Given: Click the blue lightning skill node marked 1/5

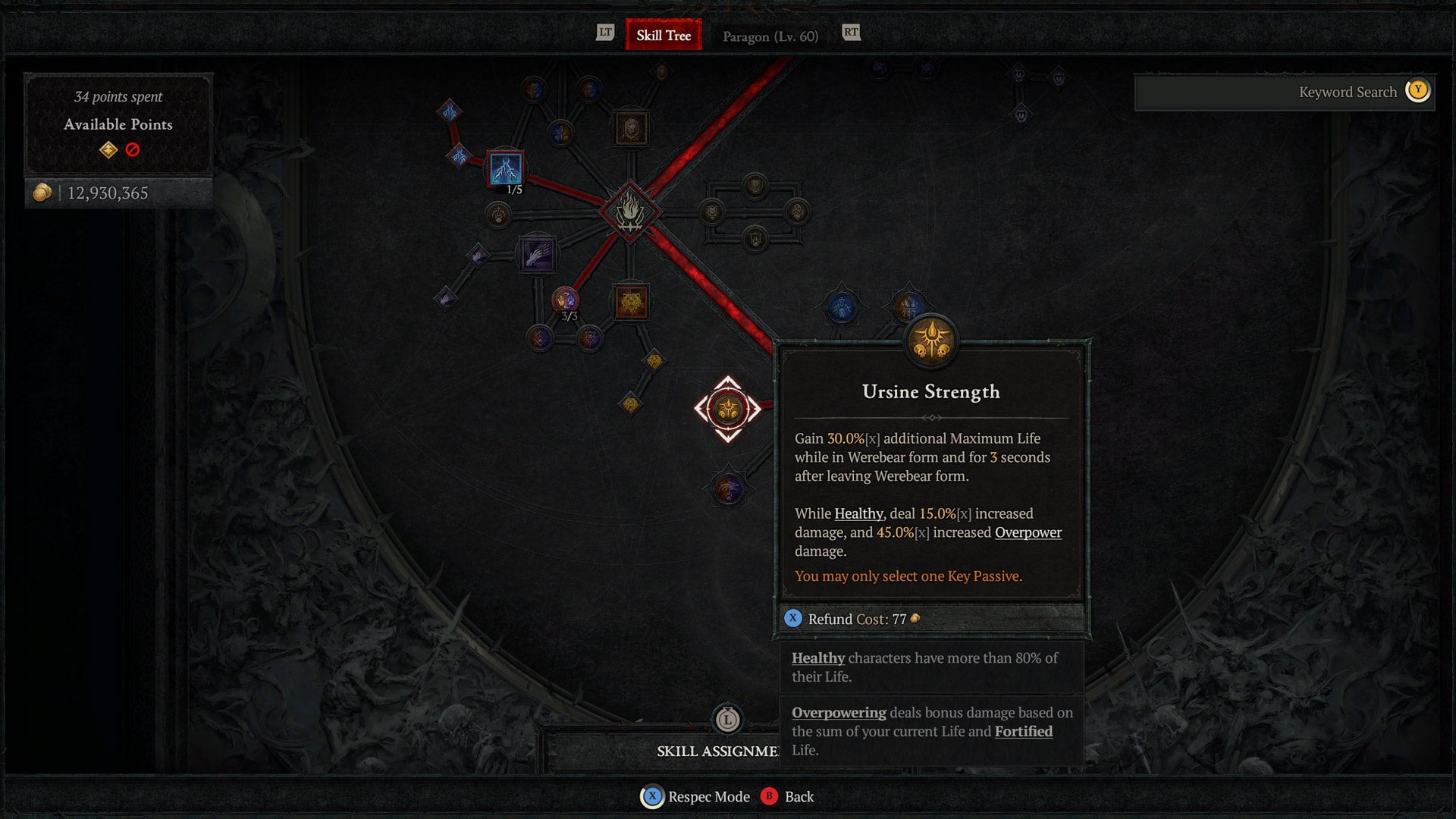Looking at the screenshot, I should click(x=504, y=168).
